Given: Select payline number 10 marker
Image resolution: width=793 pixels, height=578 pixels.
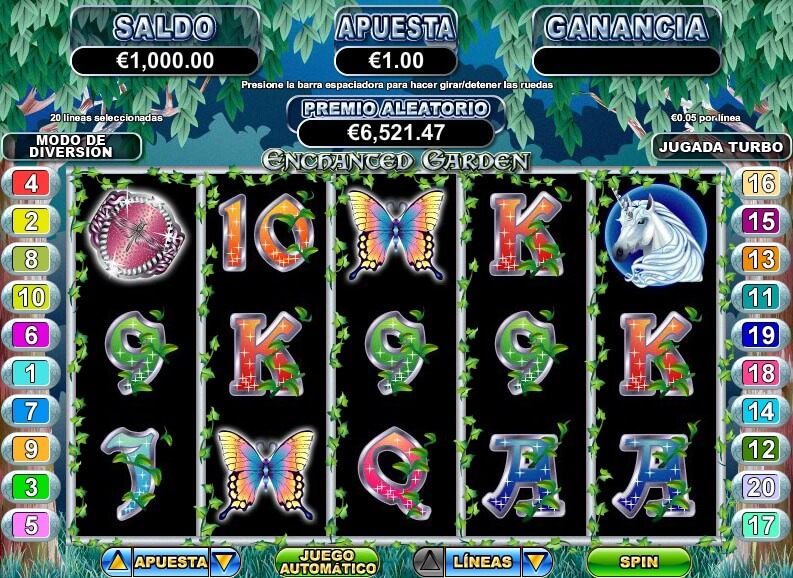Looking at the screenshot, I should tap(31, 297).
